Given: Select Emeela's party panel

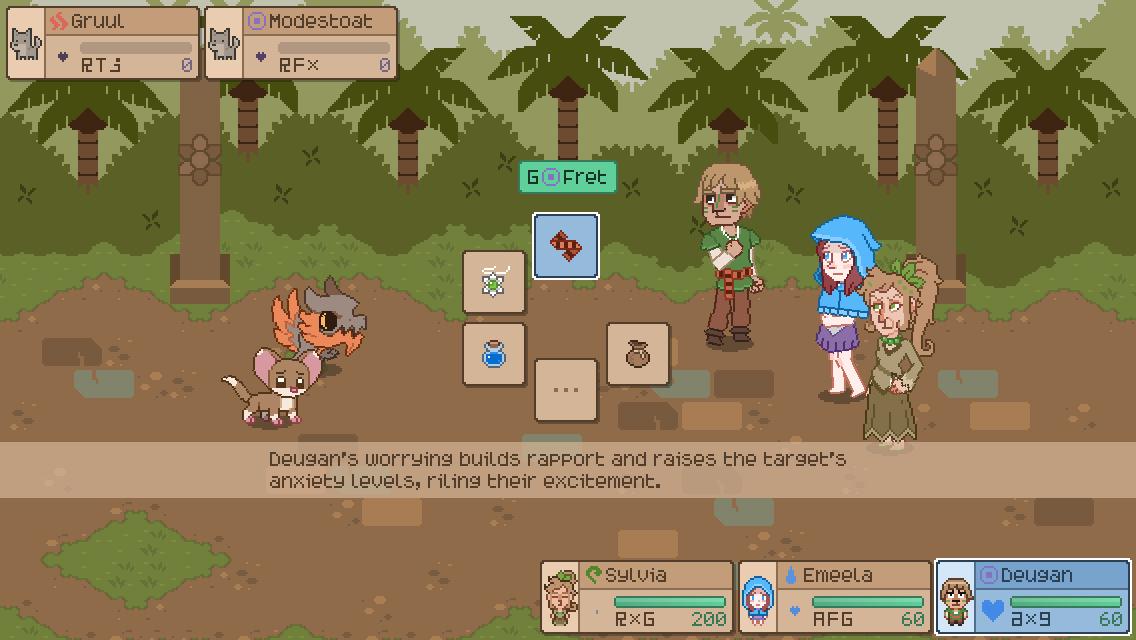Looking at the screenshot, I should click(834, 597).
